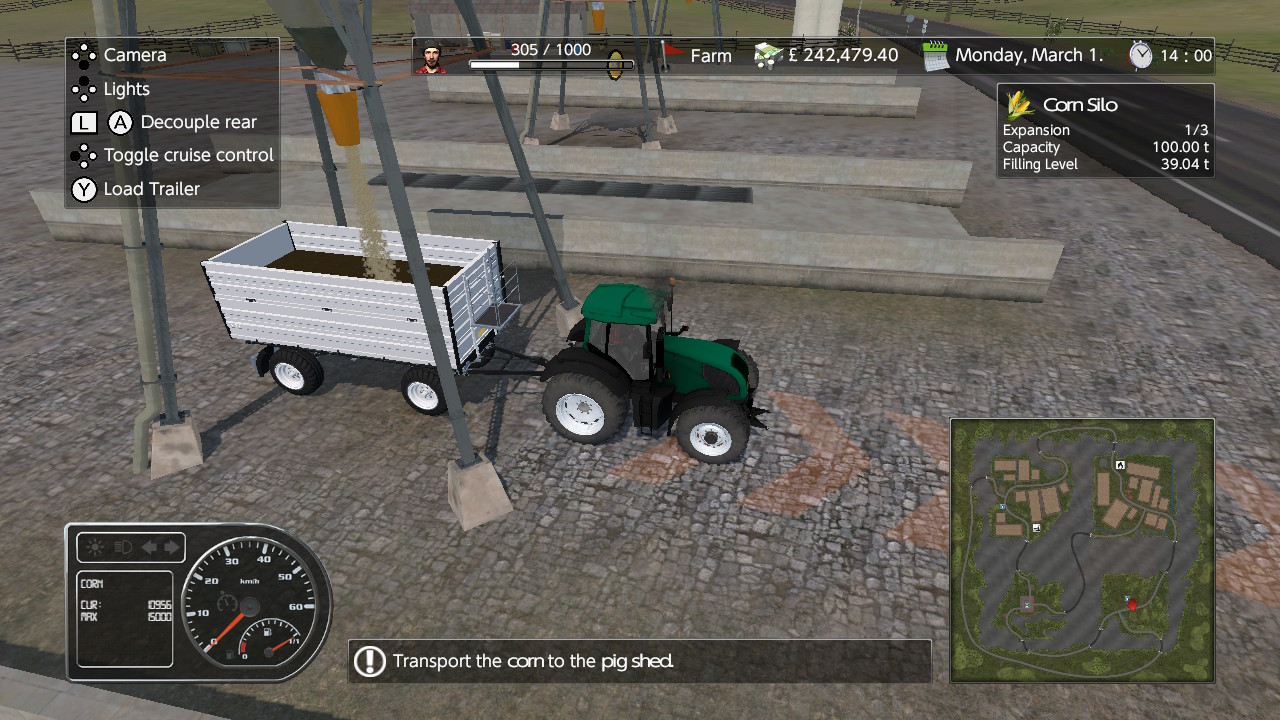Click the right turn signal arrow
The height and width of the screenshot is (720, 1280).
point(170,547)
